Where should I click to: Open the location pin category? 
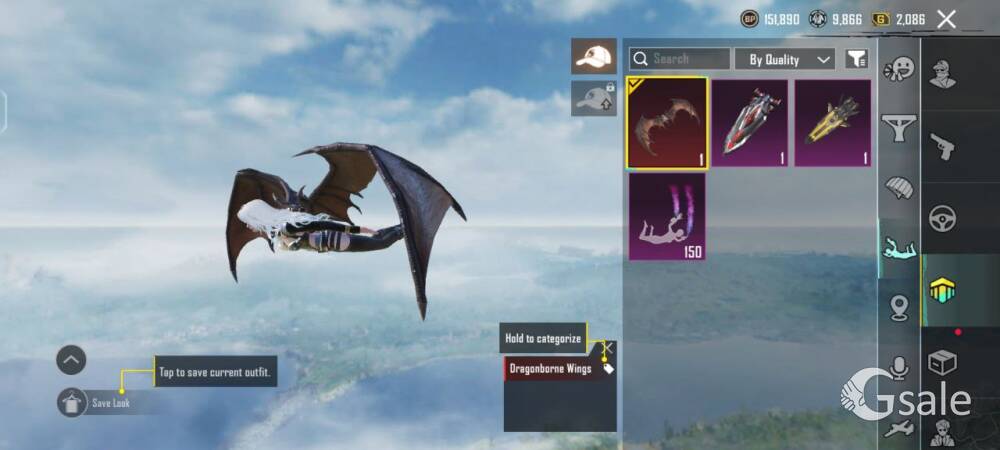pos(900,308)
